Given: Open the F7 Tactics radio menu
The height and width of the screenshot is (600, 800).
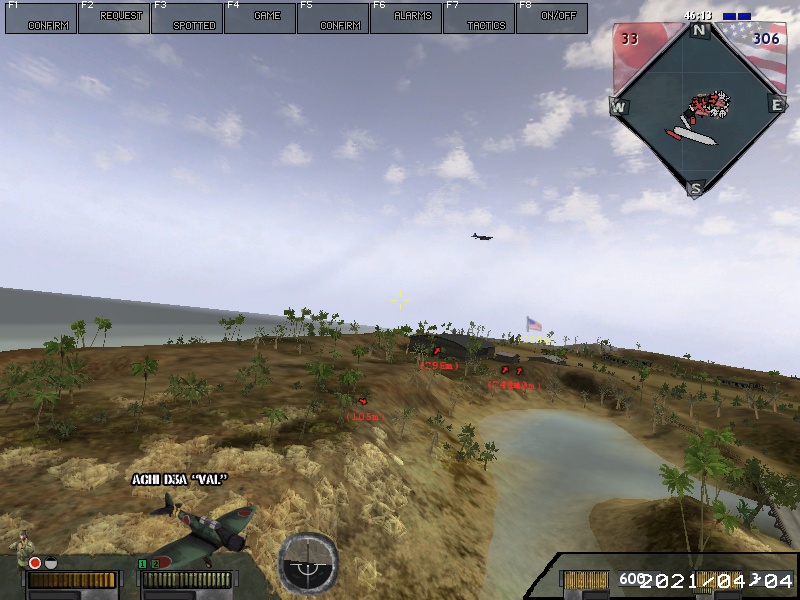Looking at the screenshot, I should coord(479,18).
